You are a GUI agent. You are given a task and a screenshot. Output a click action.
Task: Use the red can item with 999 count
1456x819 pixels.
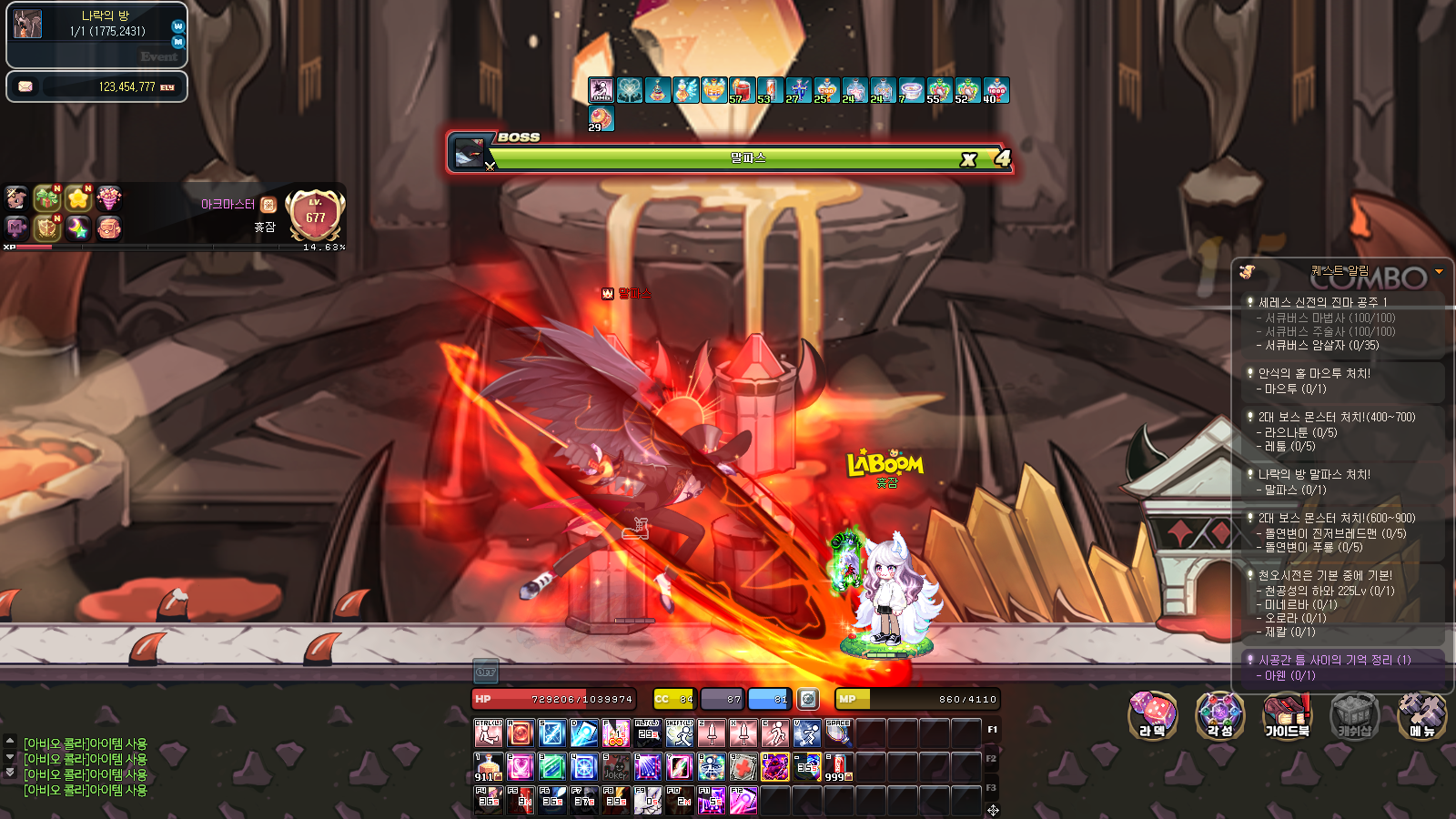tap(838, 766)
